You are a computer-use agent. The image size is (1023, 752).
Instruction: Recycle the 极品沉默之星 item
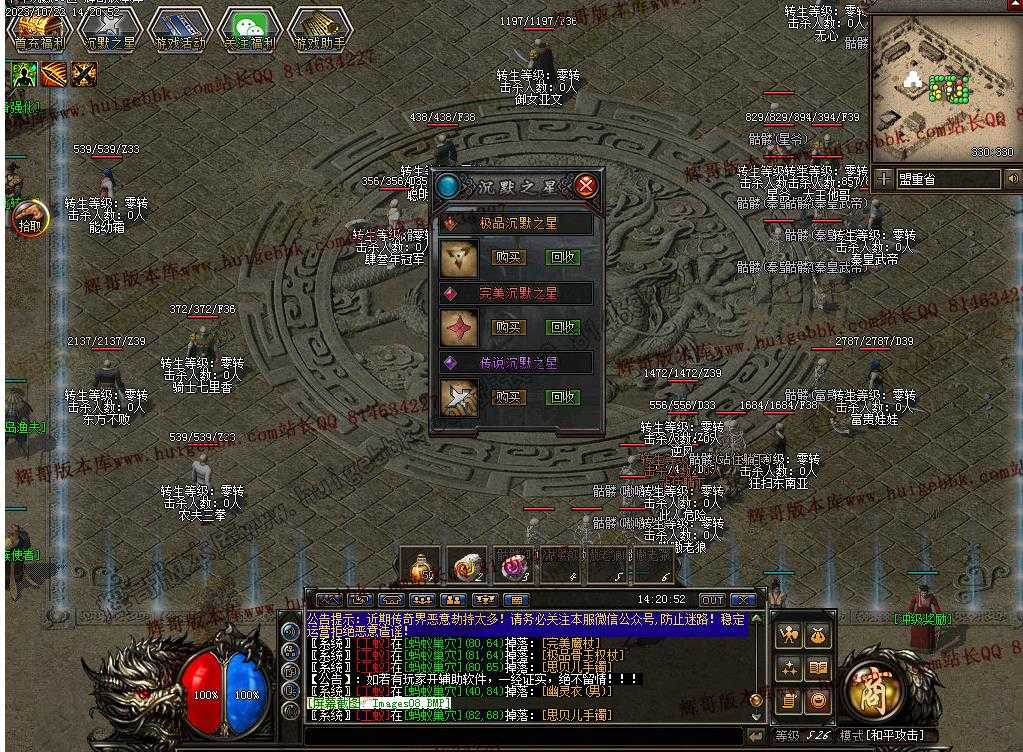coord(563,257)
